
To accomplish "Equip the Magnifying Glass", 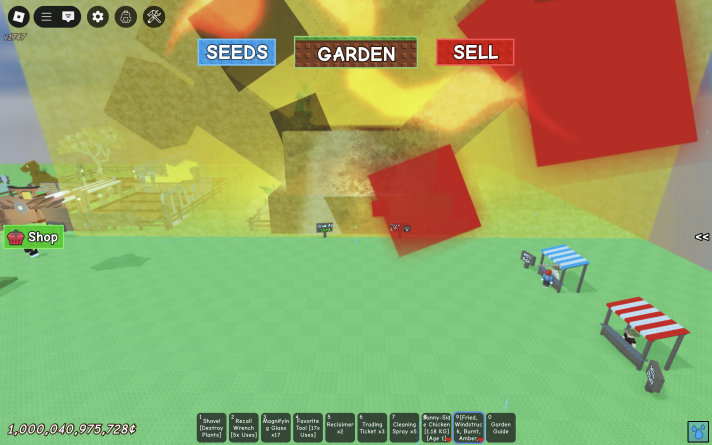I will click(275, 427).
